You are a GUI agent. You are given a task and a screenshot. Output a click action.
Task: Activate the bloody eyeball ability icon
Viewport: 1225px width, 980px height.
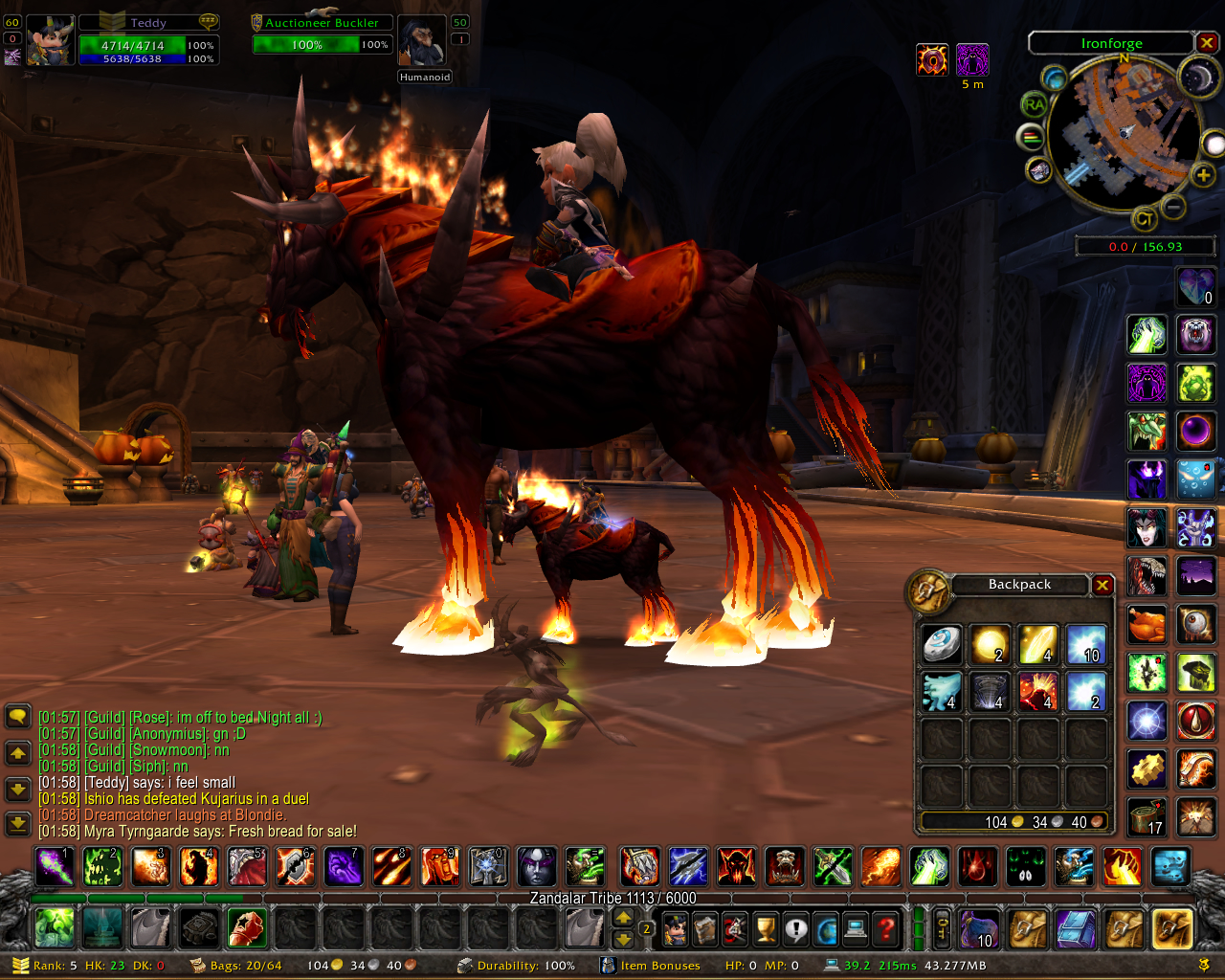(x=1195, y=624)
